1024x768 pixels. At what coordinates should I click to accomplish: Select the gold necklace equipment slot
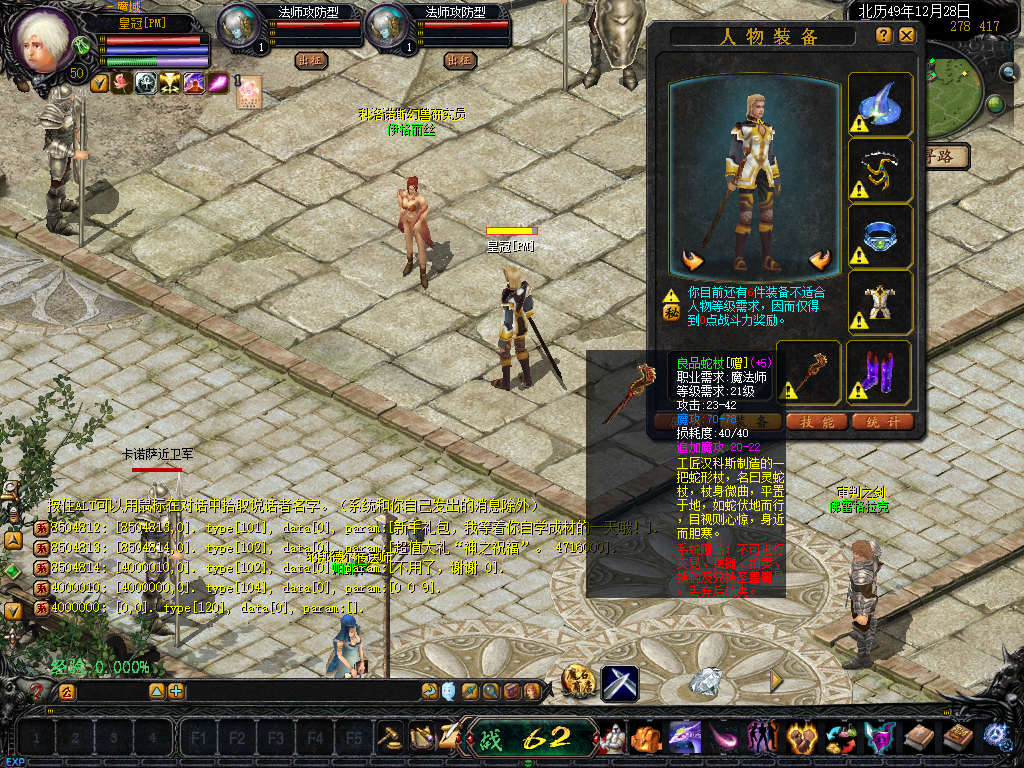pos(881,170)
